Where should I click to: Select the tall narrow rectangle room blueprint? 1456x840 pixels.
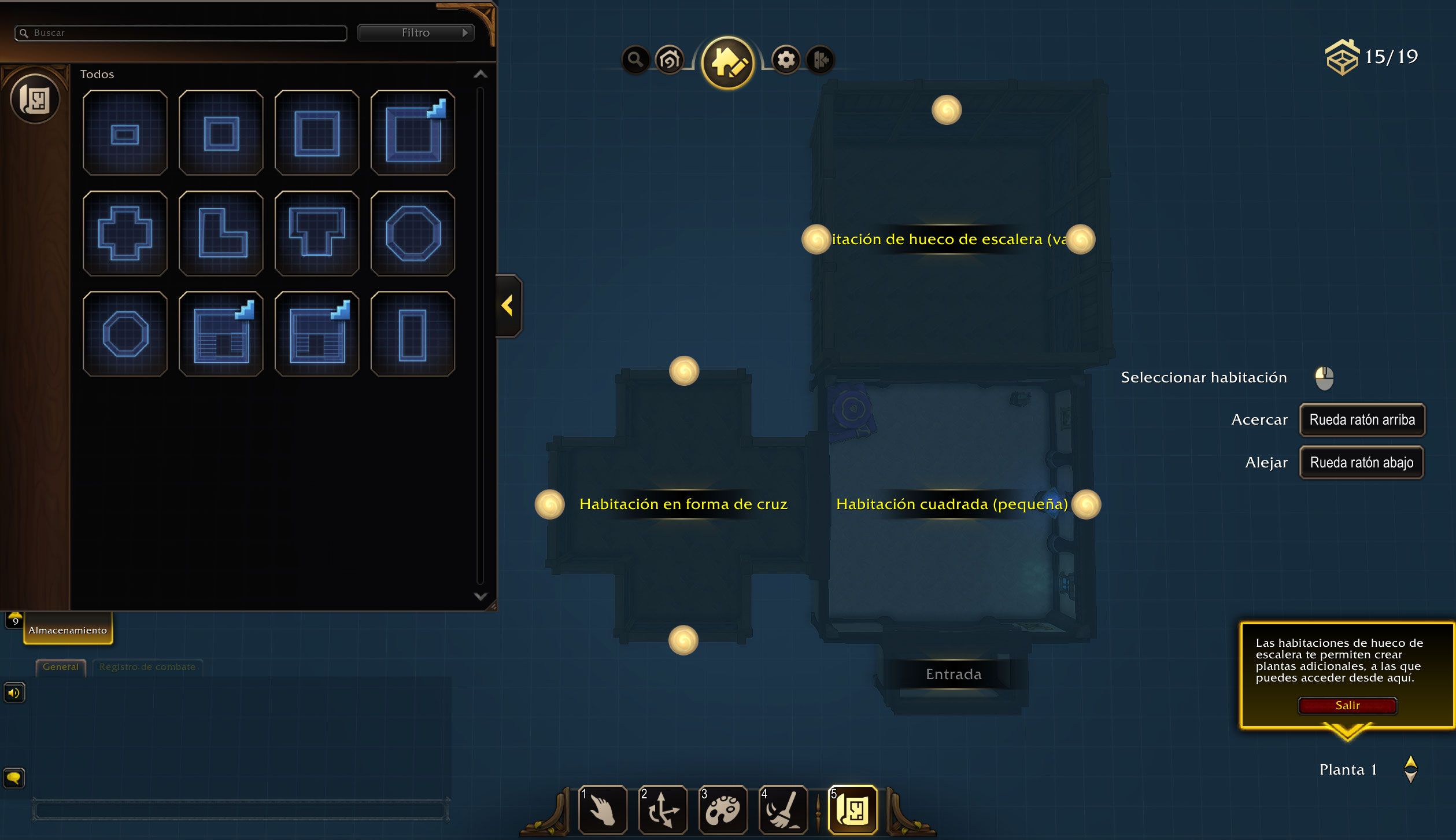point(412,334)
